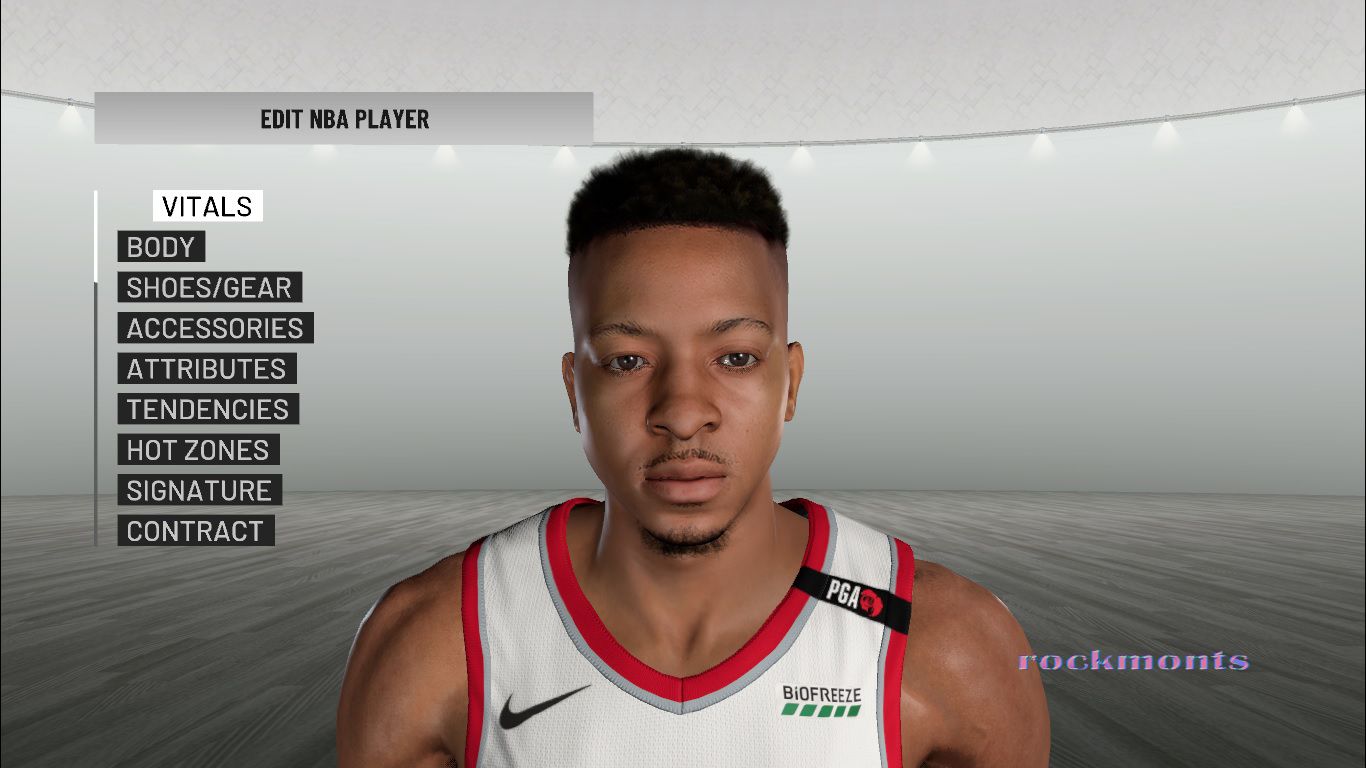Open the Contract settings
Image resolution: width=1366 pixels, height=768 pixels.
(x=195, y=531)
